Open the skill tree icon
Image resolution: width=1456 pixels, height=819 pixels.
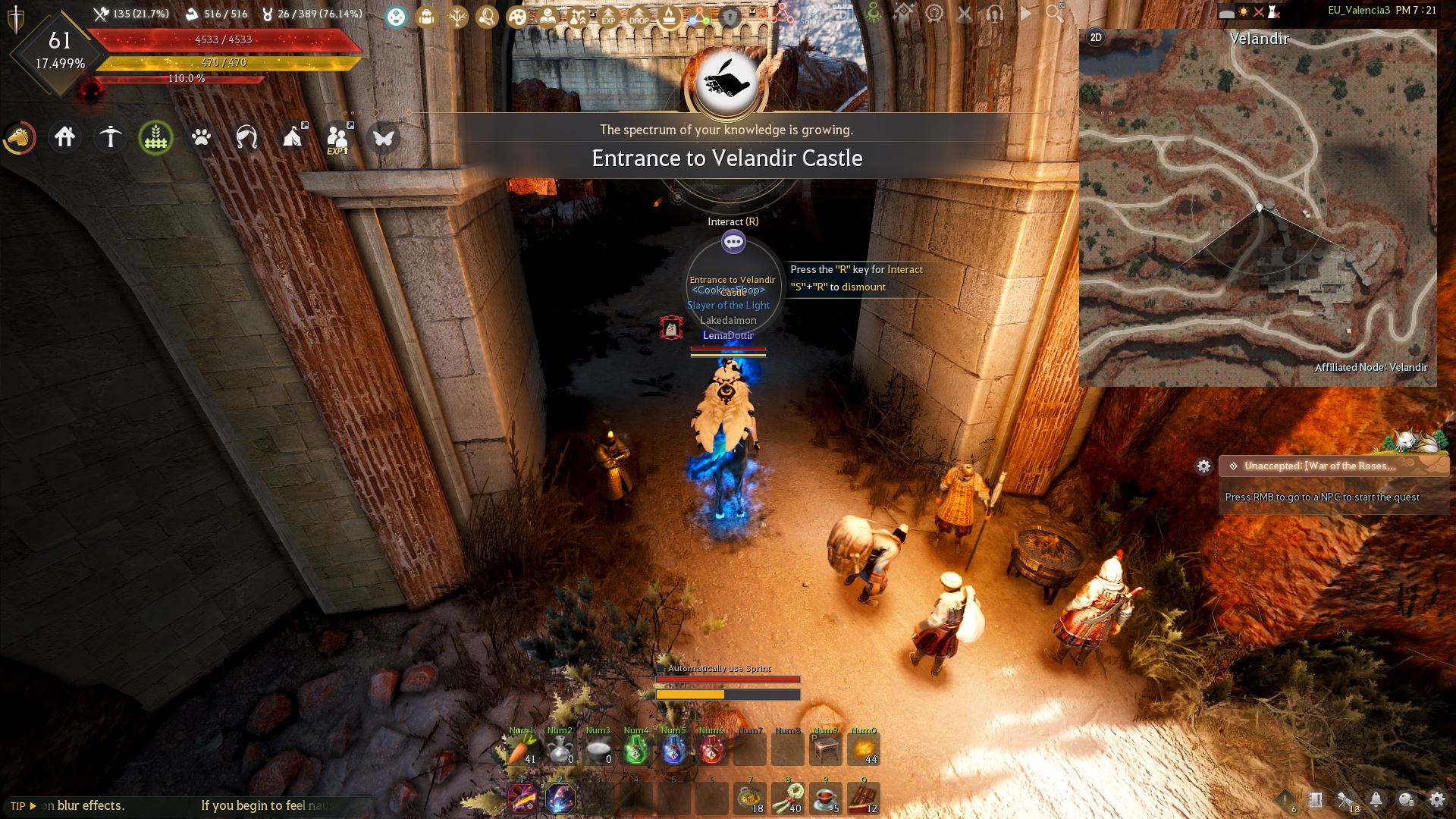click(457, 14)
